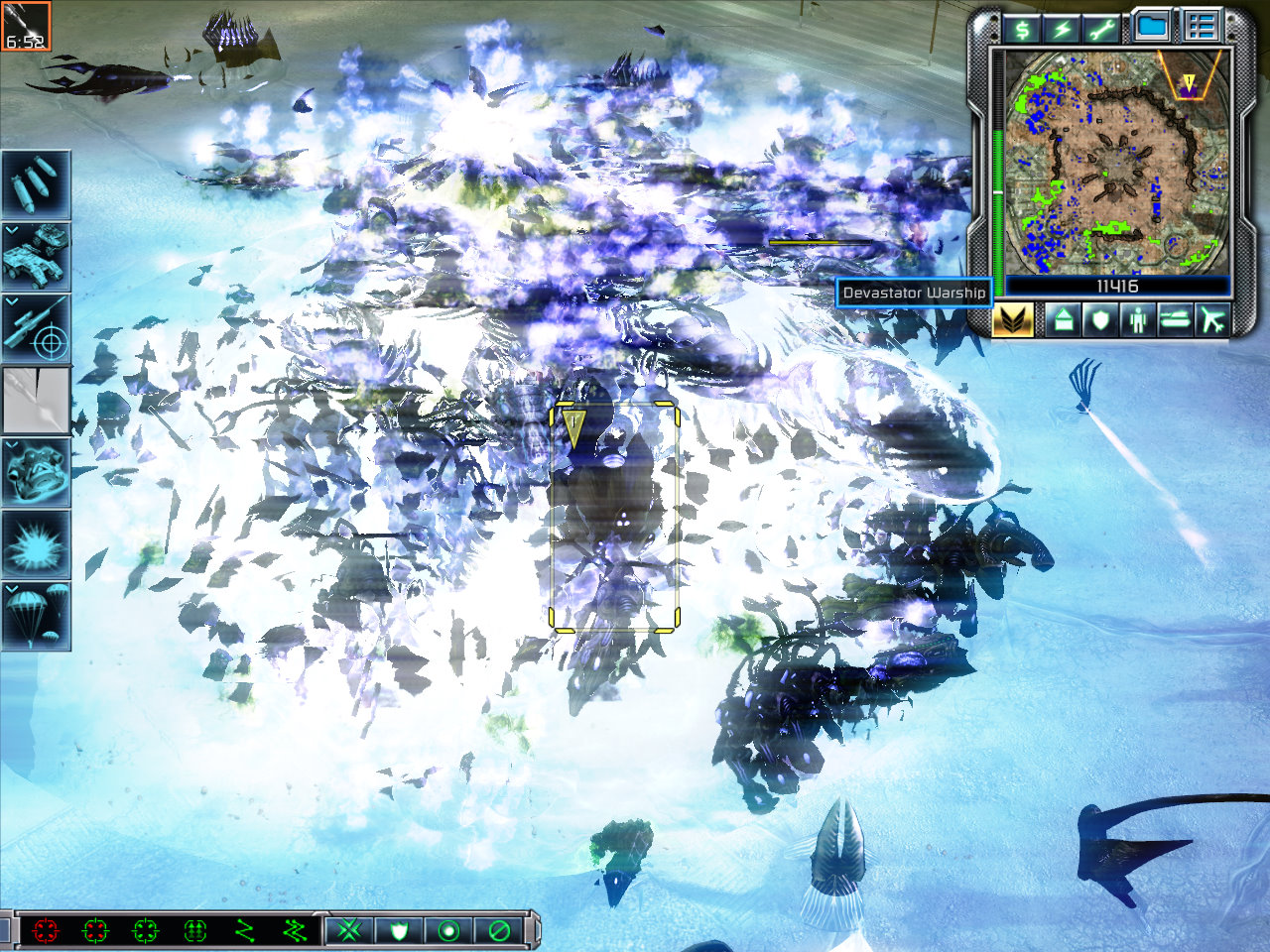1270x952 pixels.
Task: Activate the triple bomb support power
Action: point(37,184)
